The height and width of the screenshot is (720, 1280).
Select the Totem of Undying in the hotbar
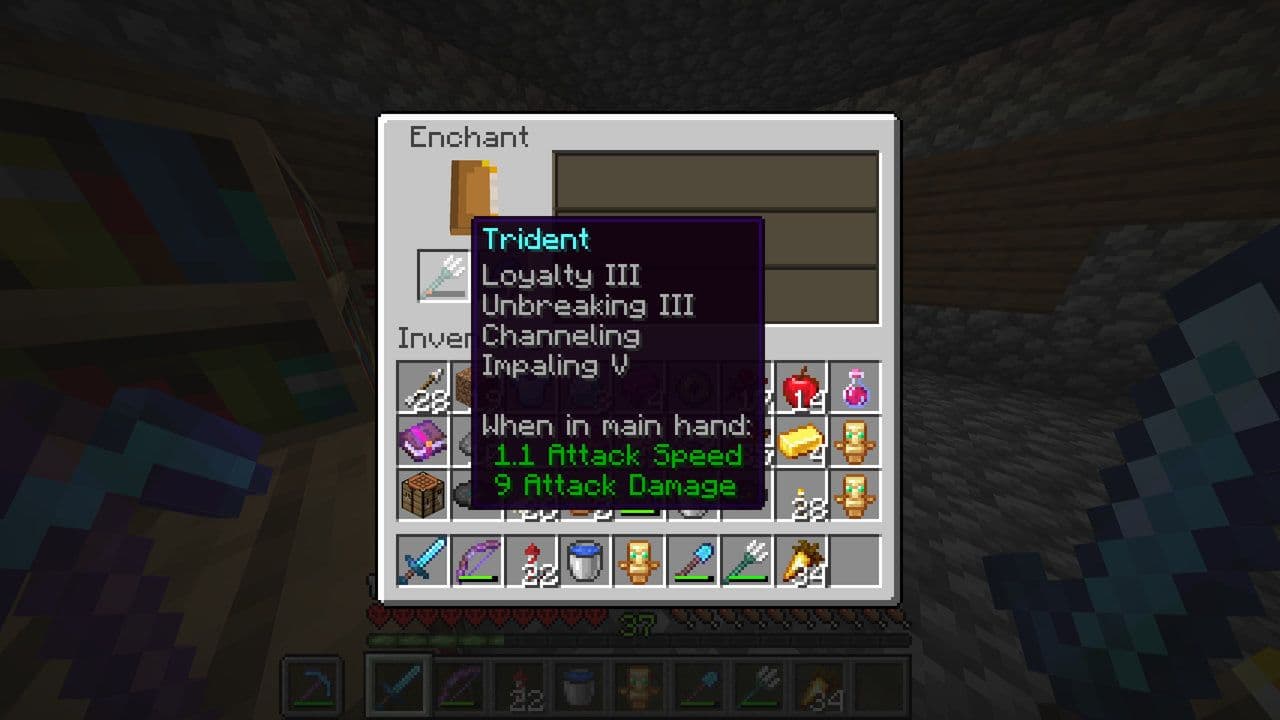640,561
